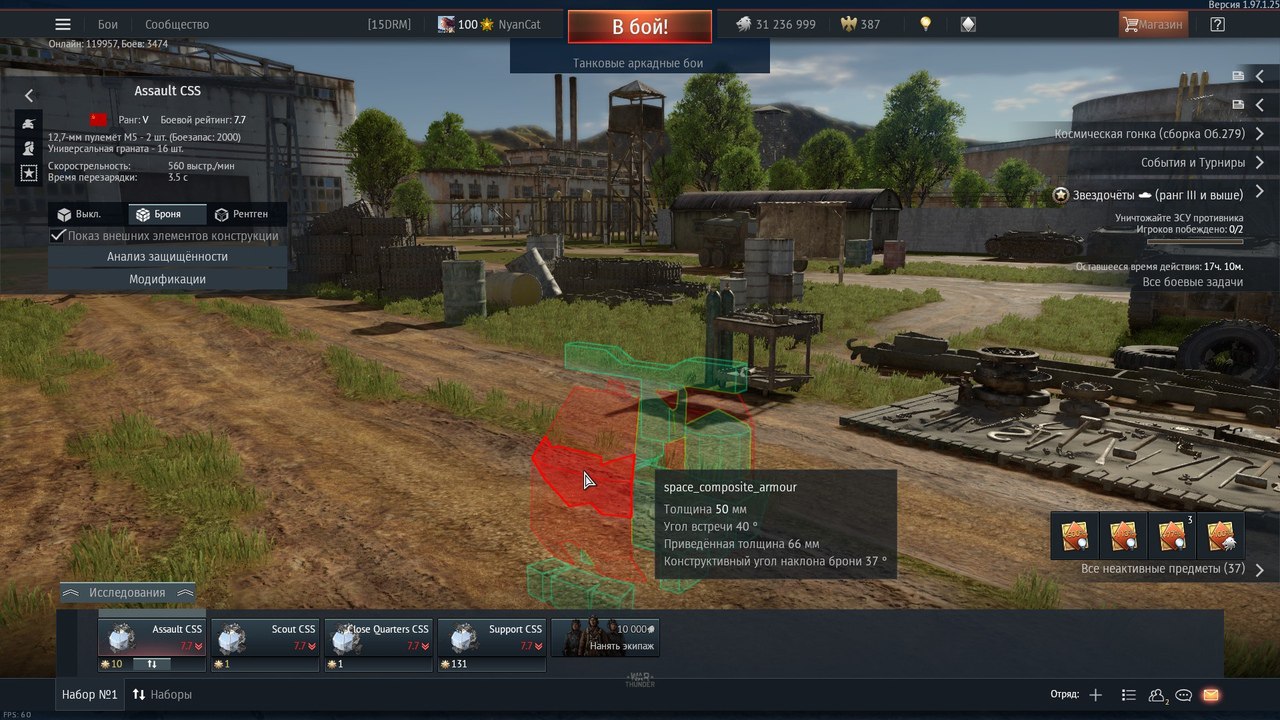
Task: Open События и Турниры
Action: click(1193, 163)
